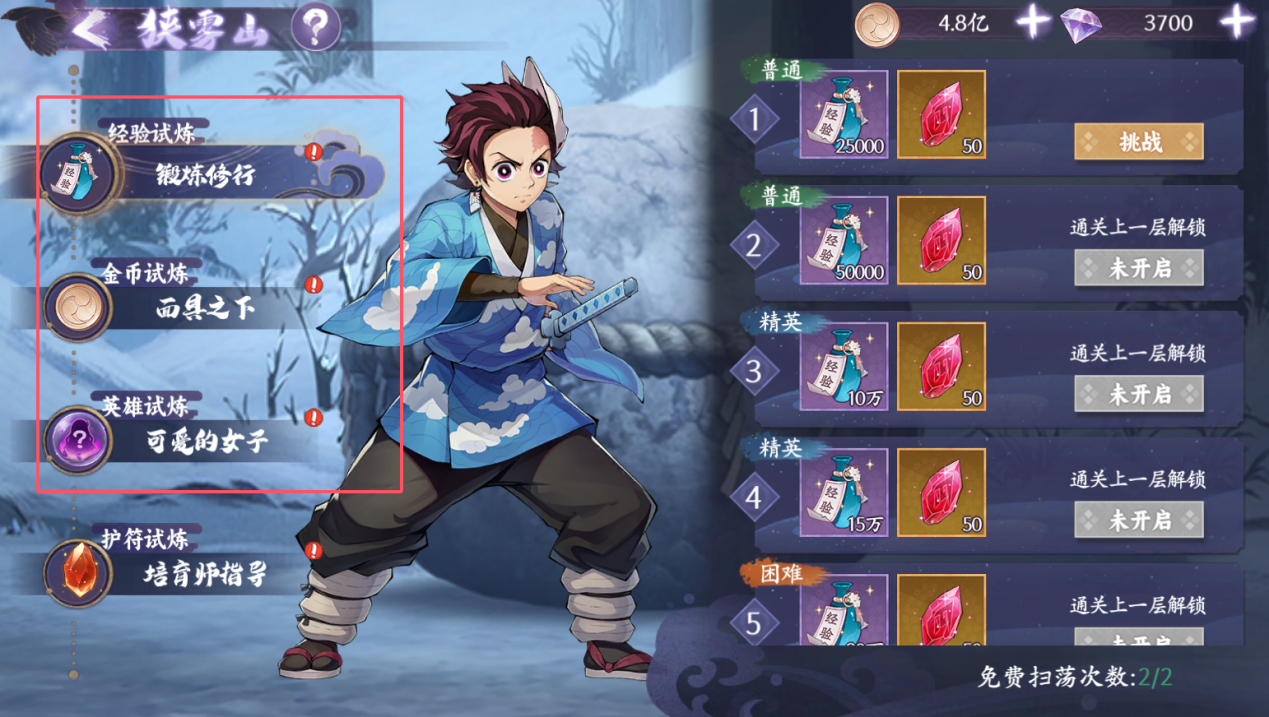1269x717 pixels.
Task: Inspect stage 1's 25000 experience reward
Action: pos(843,115)
